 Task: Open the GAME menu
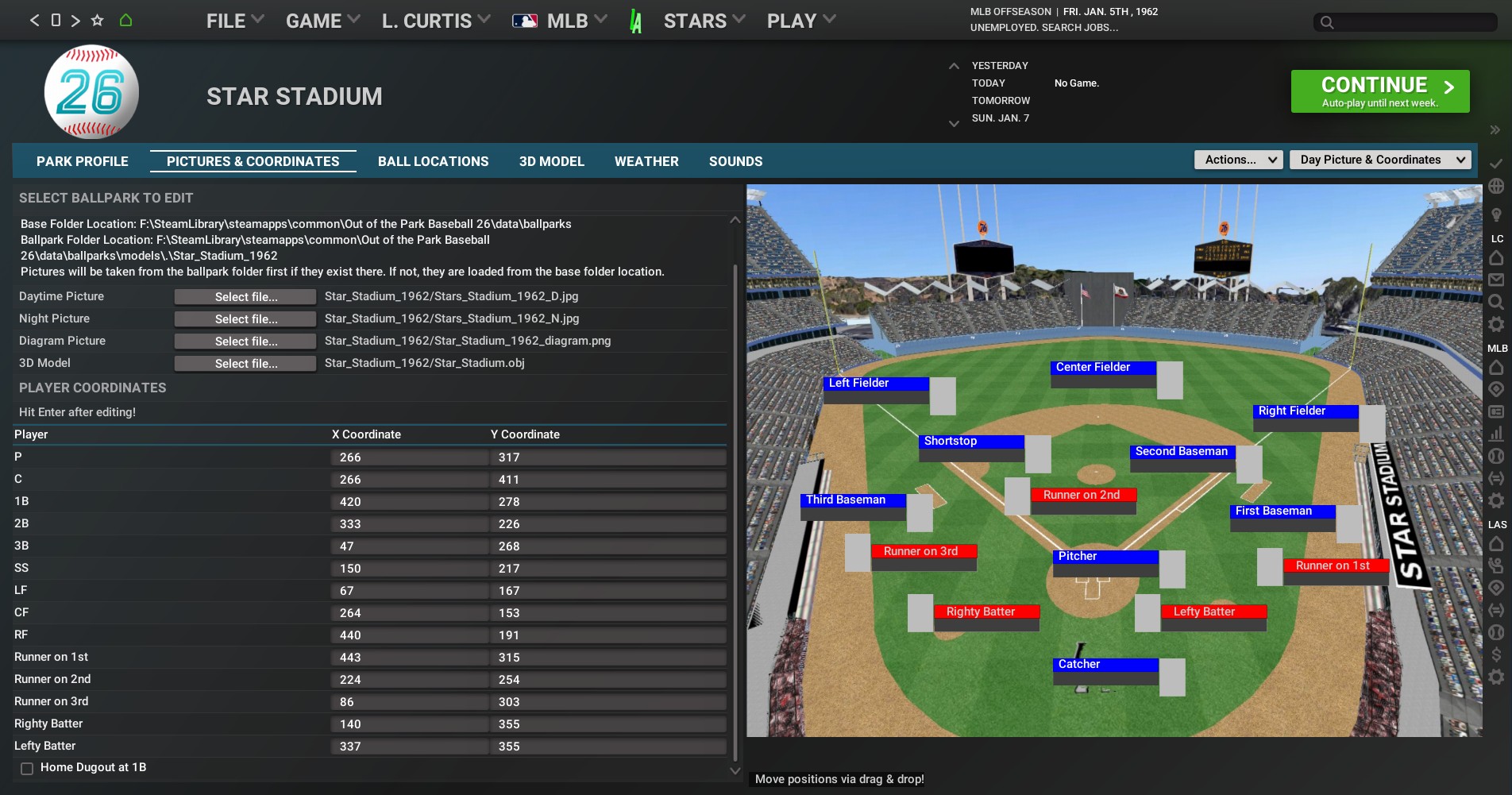point(322,21)
